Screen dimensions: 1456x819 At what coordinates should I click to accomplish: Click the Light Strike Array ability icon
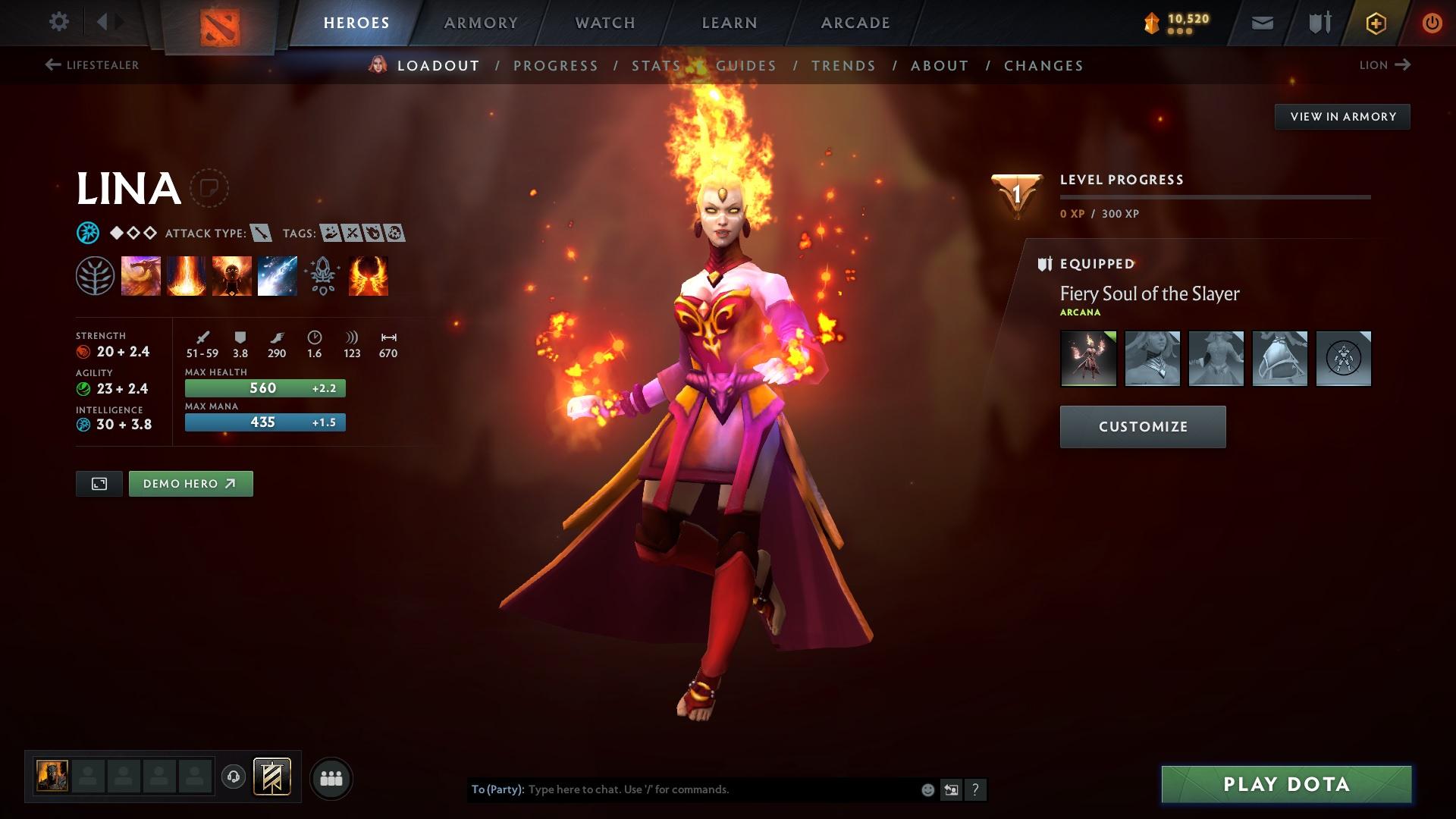[x=187, y=275]
